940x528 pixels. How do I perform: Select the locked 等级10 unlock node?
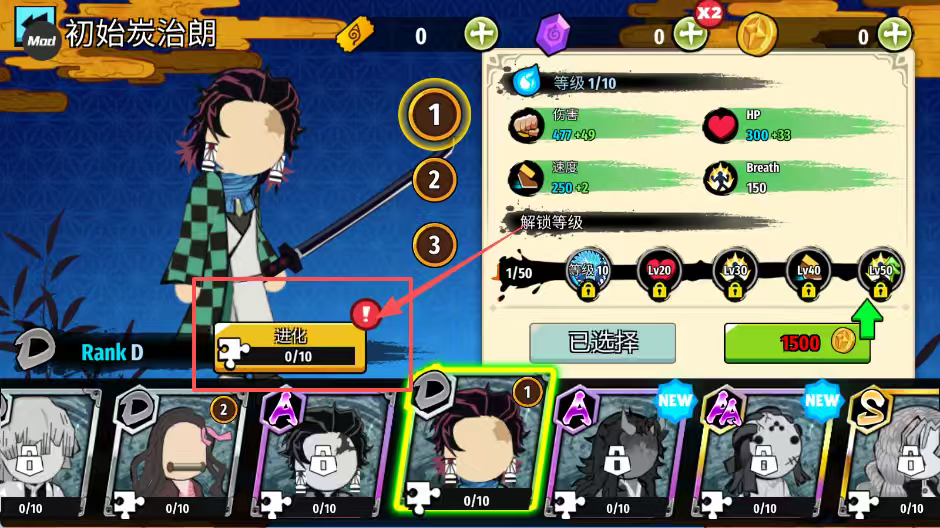[x=586, y=274]
